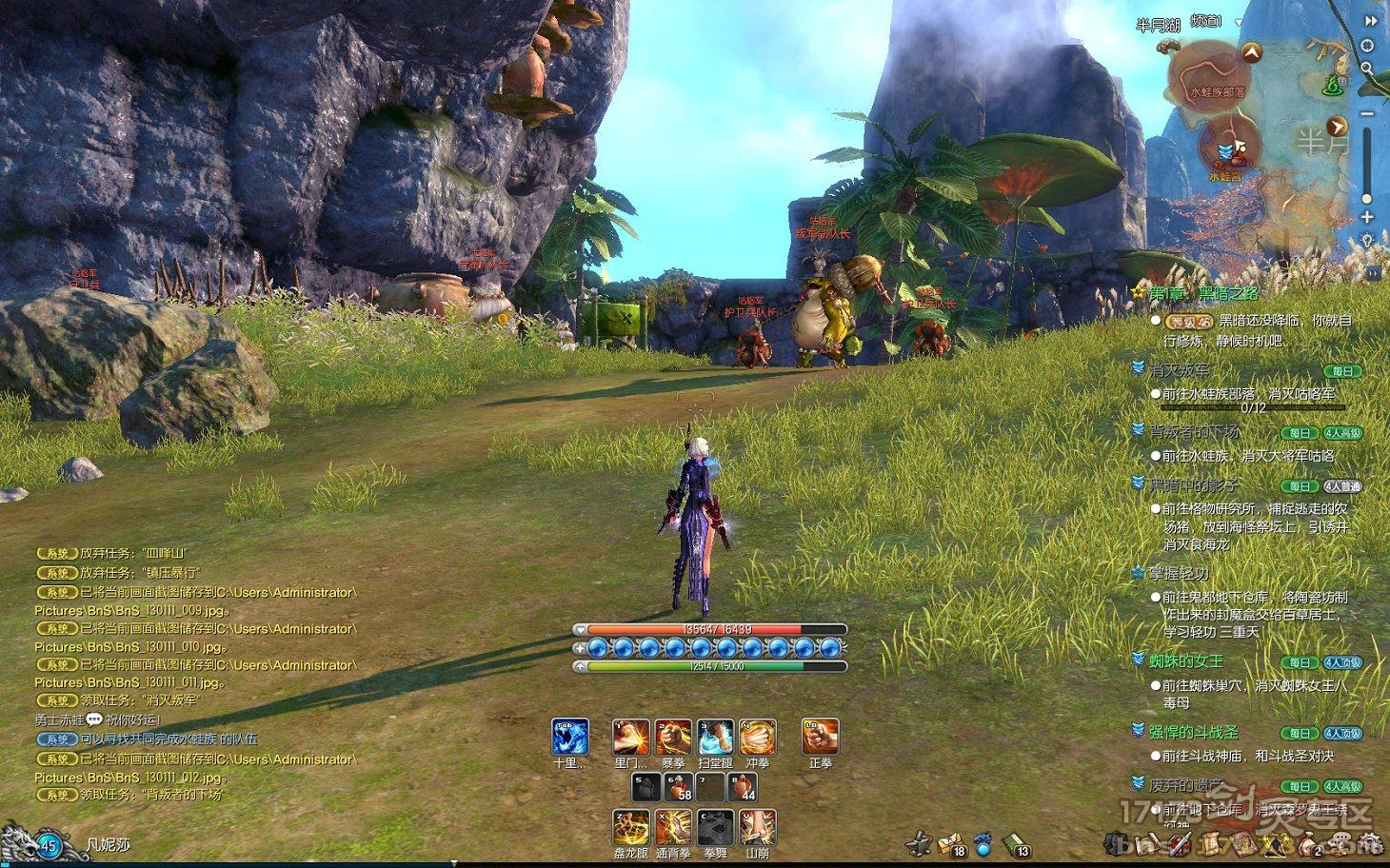Use the potion stack of 58
The height and width of the screenshot is (868, 1390).
tap(676, 787)
